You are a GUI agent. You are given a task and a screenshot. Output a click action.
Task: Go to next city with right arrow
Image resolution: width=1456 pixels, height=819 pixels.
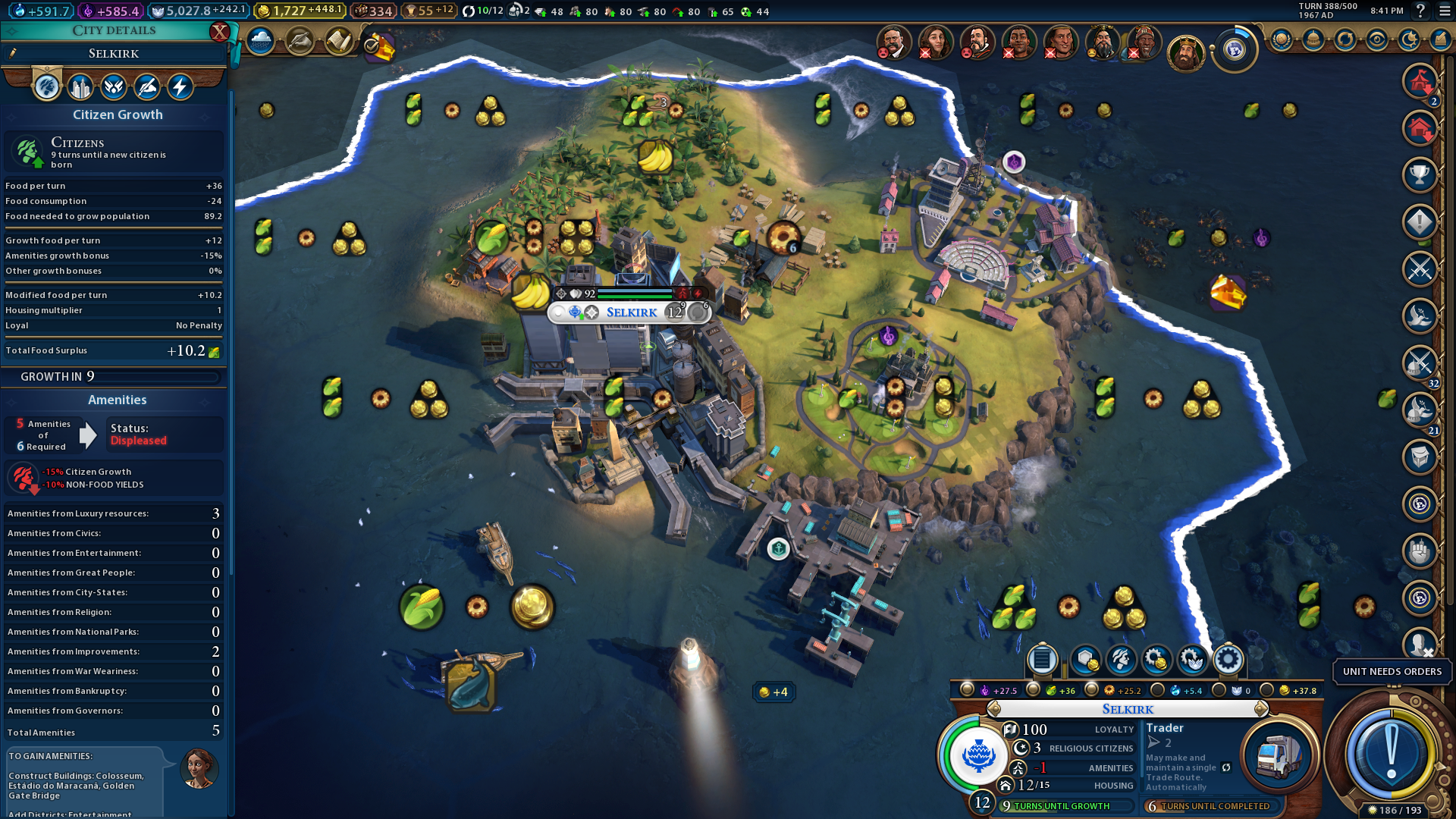point(1261,709)
